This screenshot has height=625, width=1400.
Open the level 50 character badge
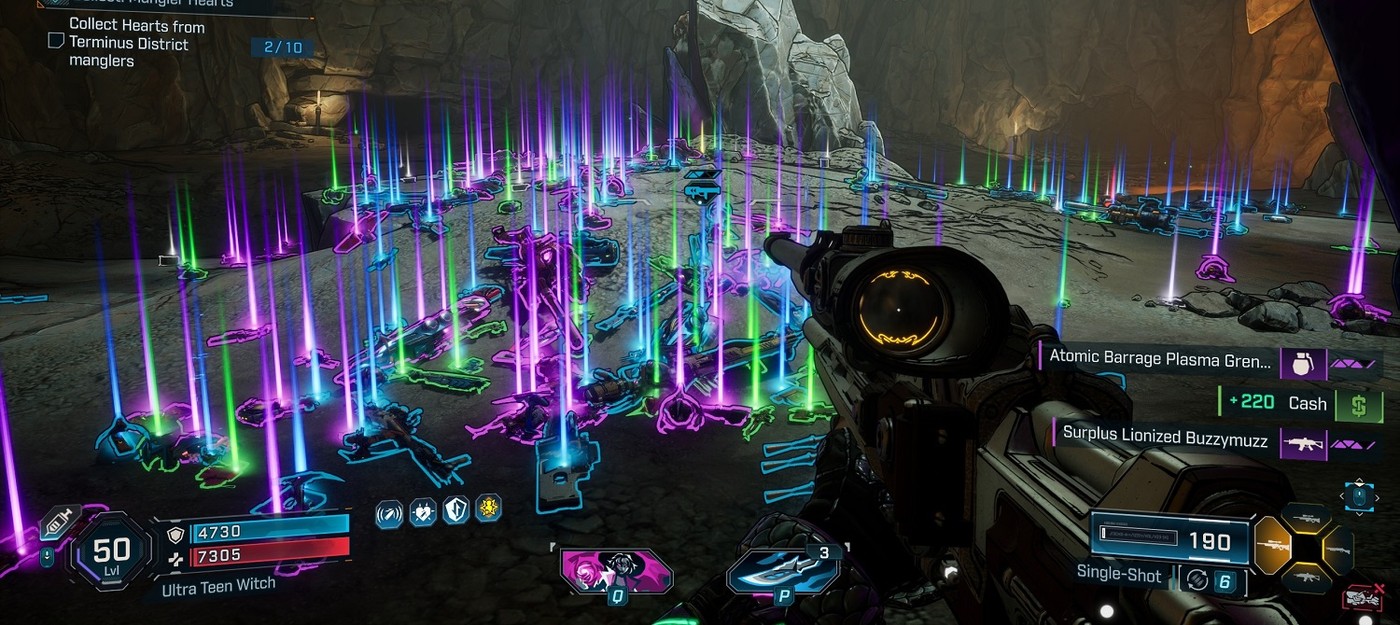tap(112, 550)
